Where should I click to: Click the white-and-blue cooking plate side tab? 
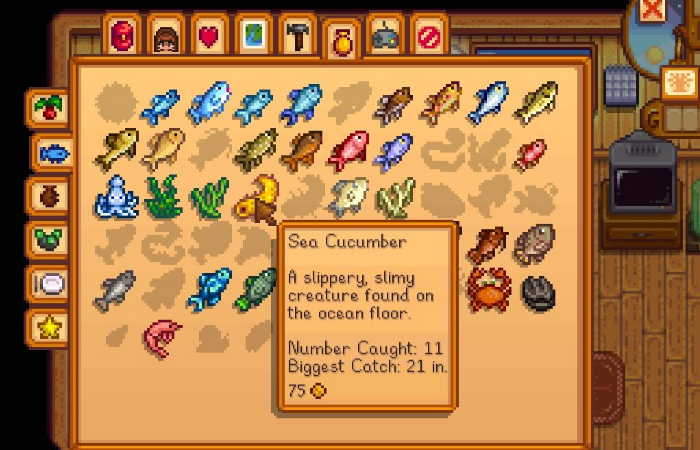coord(48,283)
